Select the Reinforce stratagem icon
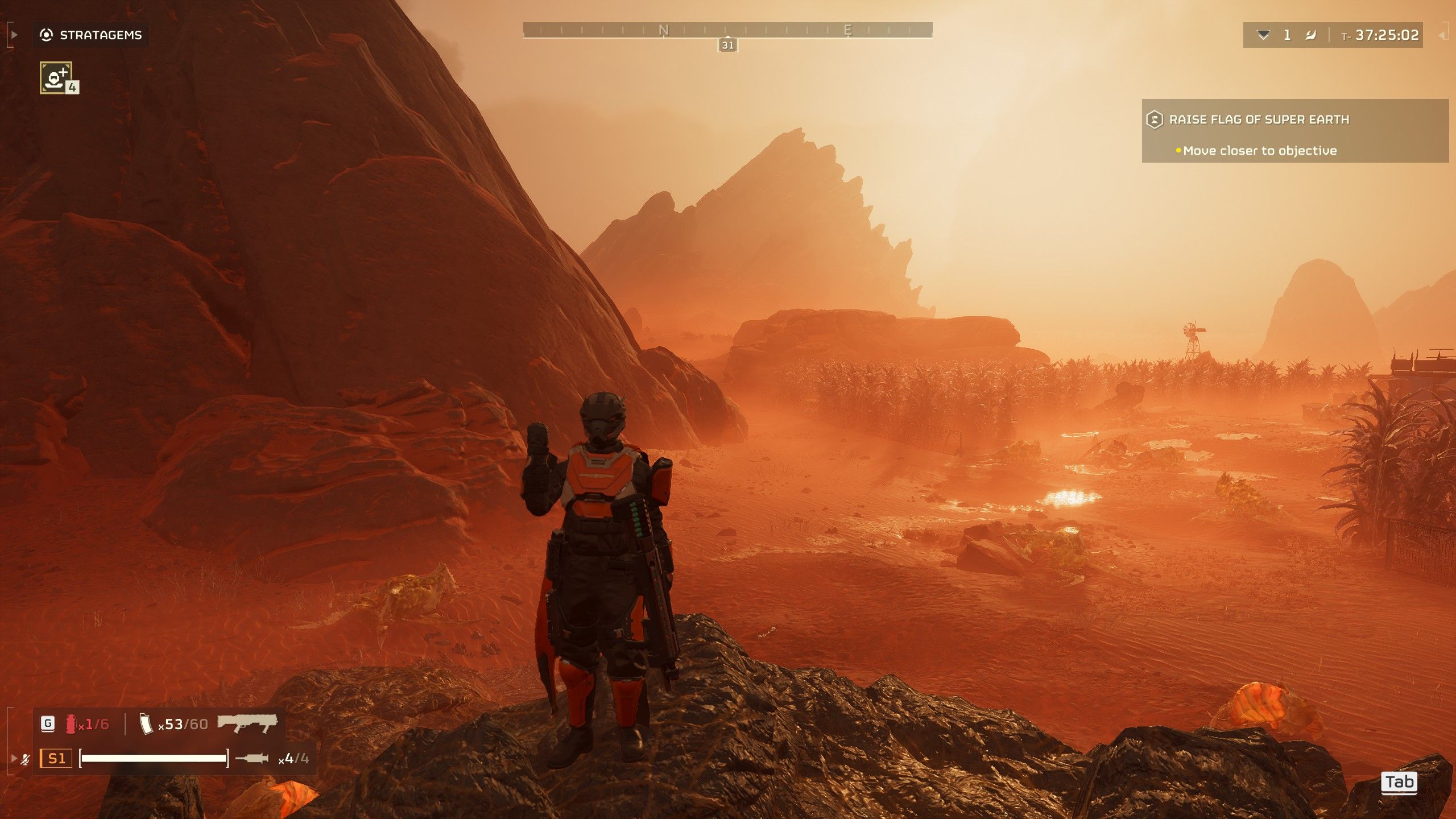Image resolution: width=1456 pixels, height=819 pixels. point(56,77)
